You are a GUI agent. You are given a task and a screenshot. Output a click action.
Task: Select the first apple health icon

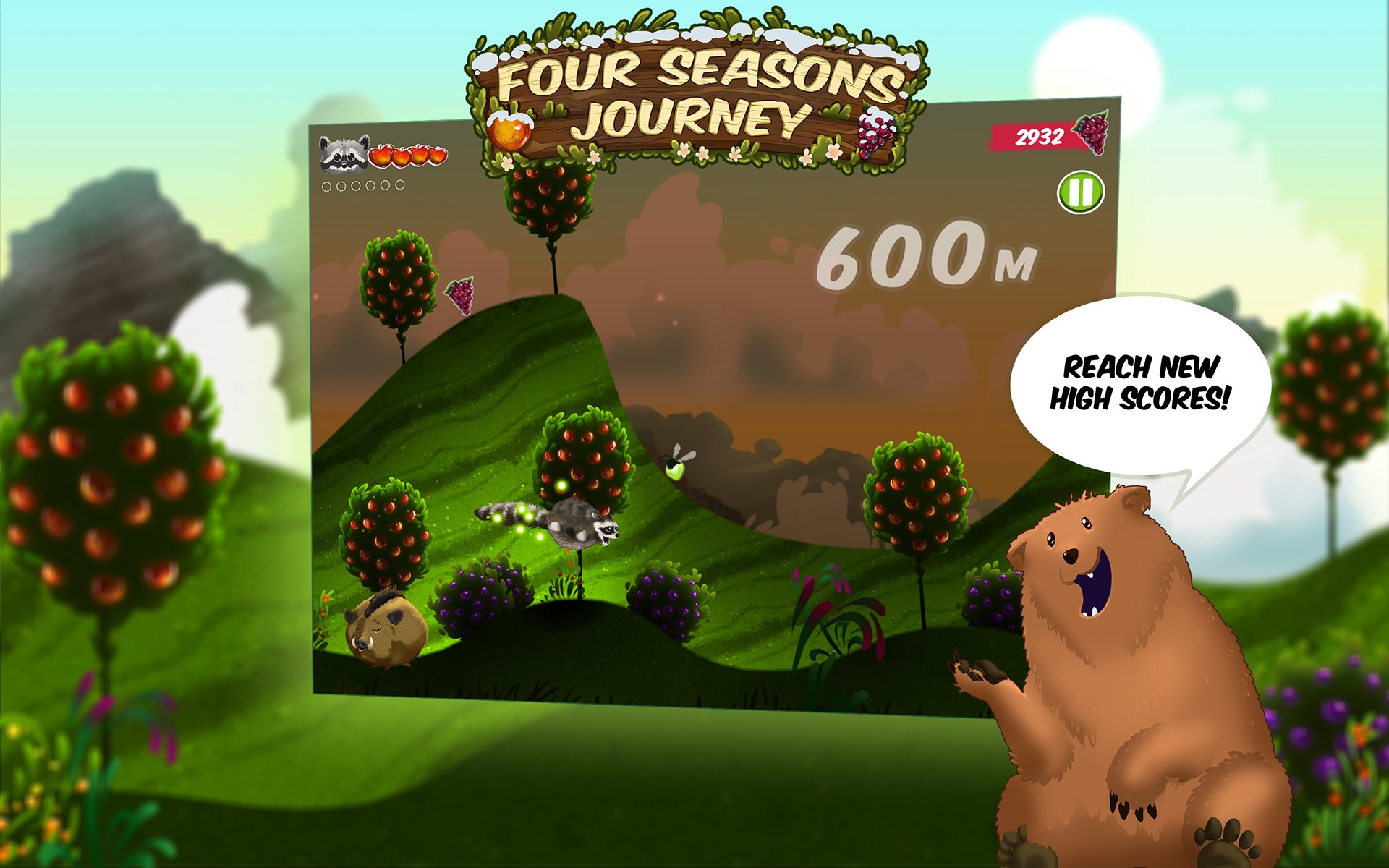[x=382, y=156]
